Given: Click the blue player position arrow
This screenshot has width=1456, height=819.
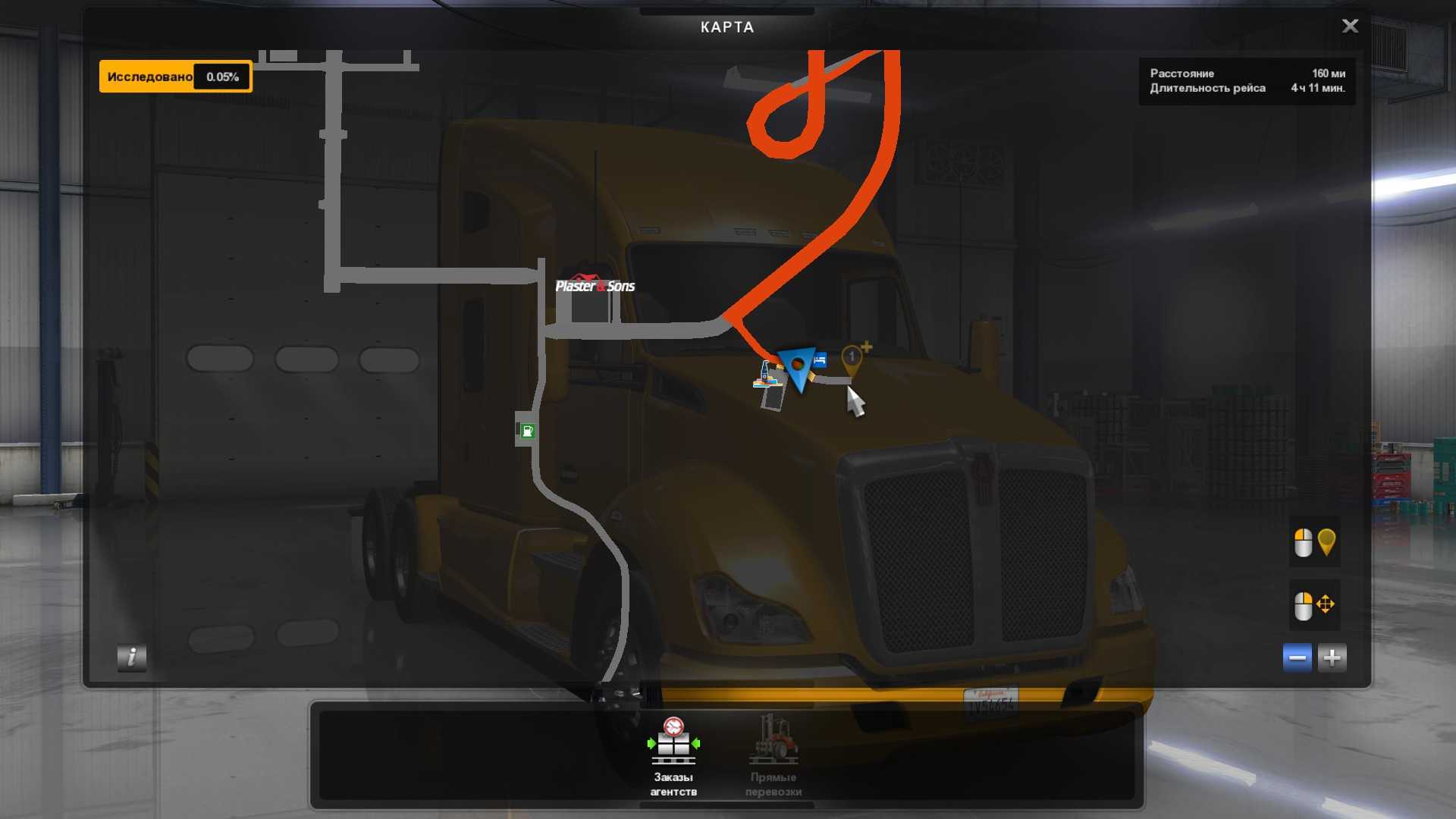Looking at the screenshot, I should tap(797, 368).
